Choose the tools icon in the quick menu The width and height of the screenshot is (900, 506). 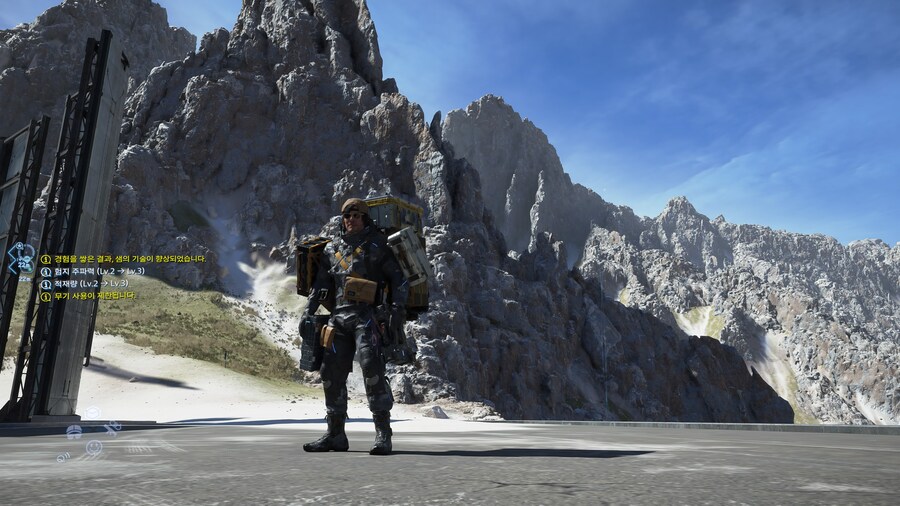click(x=113, y=428)
